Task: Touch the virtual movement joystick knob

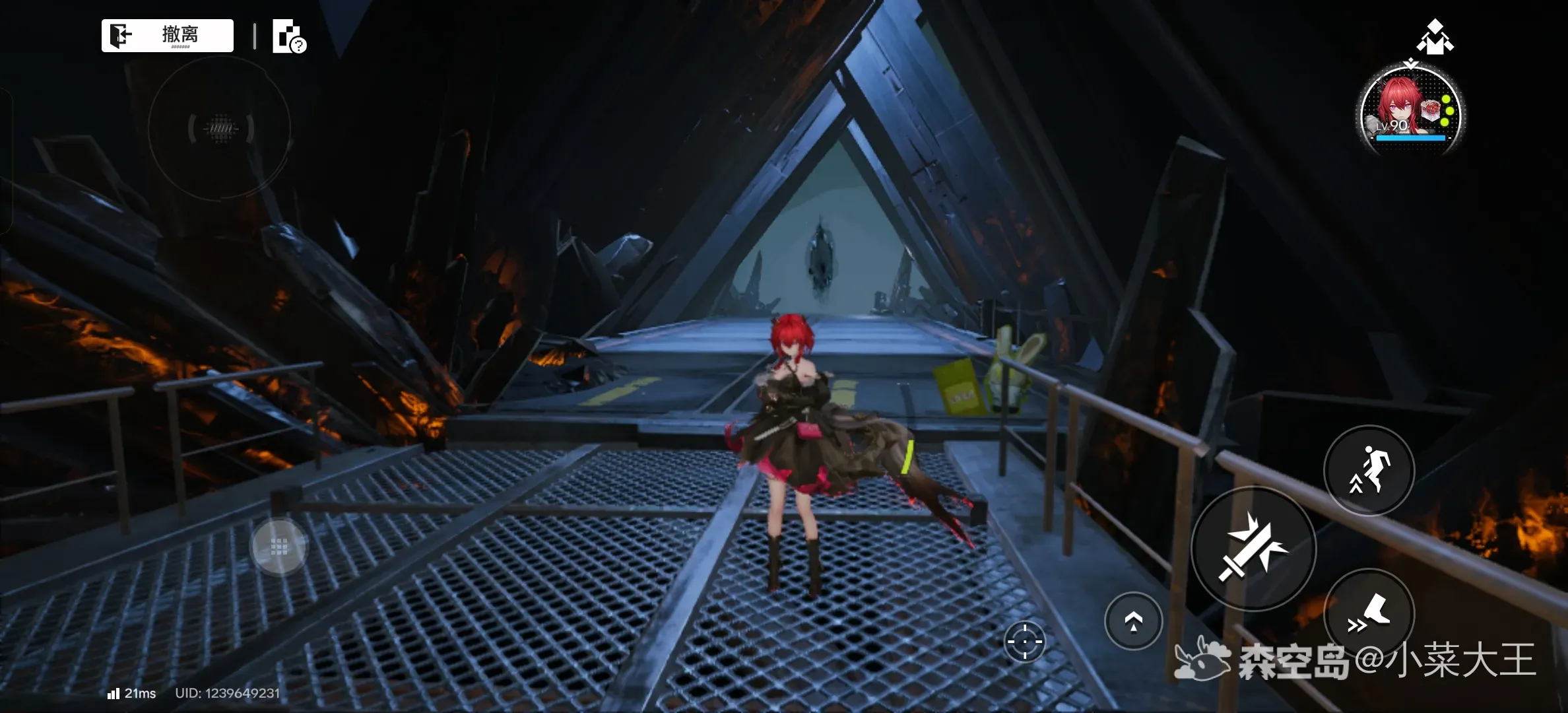Action: pyautogui.click(x=279, y=547)
